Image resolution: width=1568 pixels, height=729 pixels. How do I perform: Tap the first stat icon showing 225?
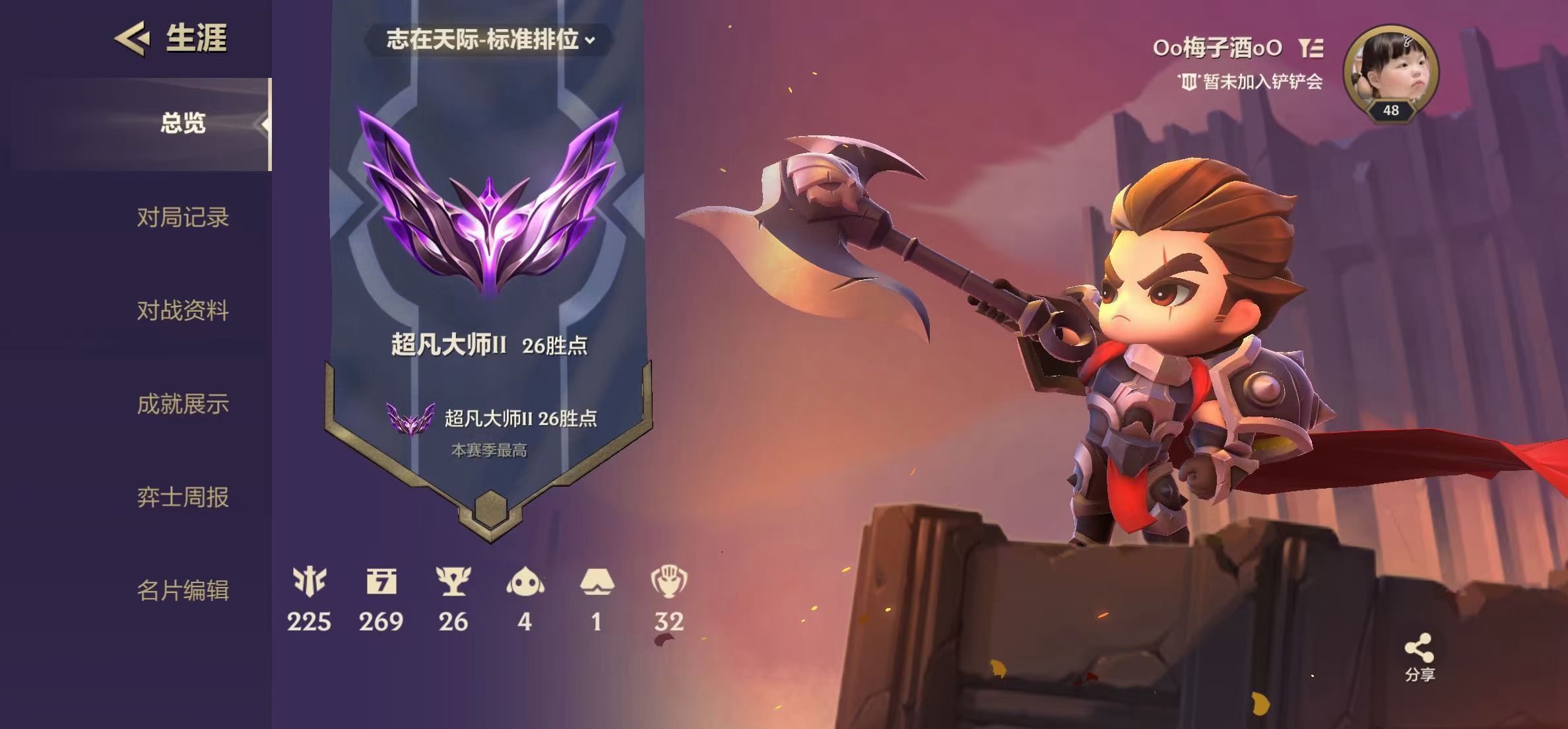pos(309,582)
